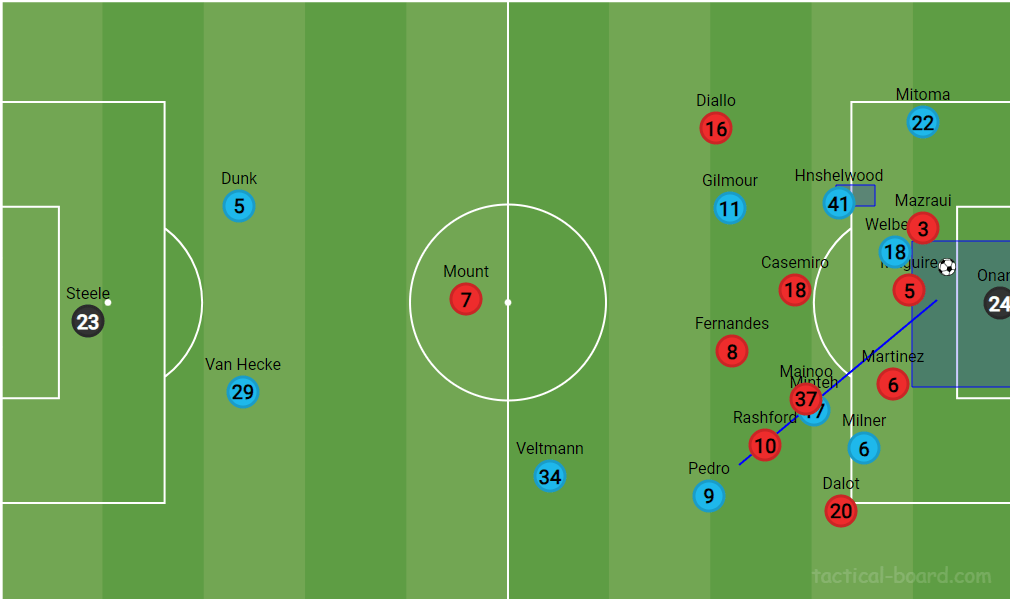Image resolution: width=1010 pixels, height=599 pixels.
Task: Select Mainoo's number 37 token
Action: click(805, 399)
